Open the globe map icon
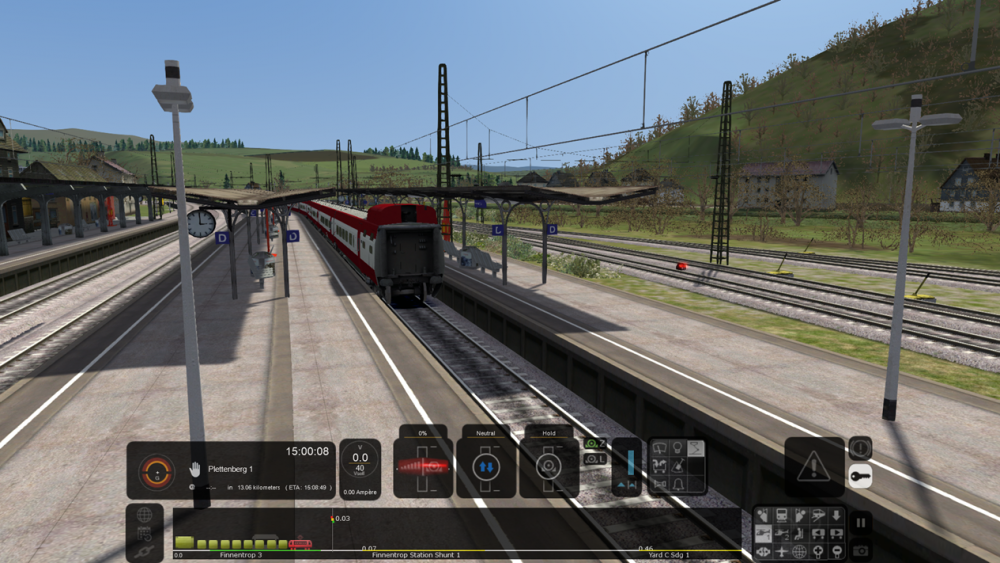 tap(145, 516)
